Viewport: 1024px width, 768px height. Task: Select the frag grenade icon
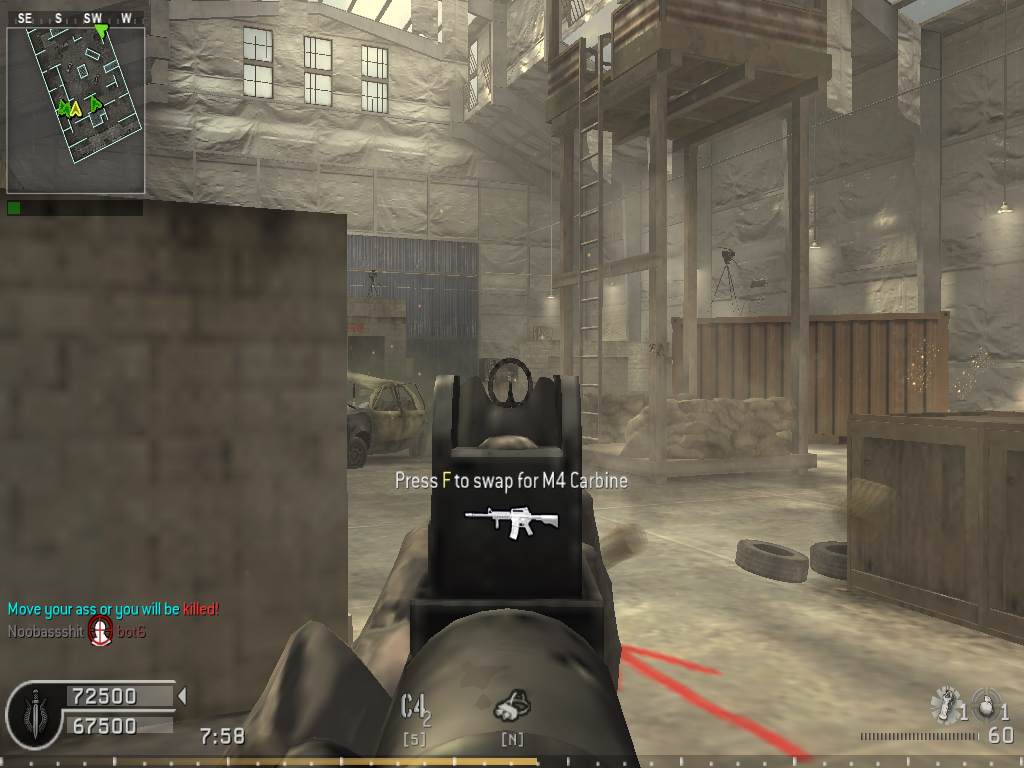986,704
